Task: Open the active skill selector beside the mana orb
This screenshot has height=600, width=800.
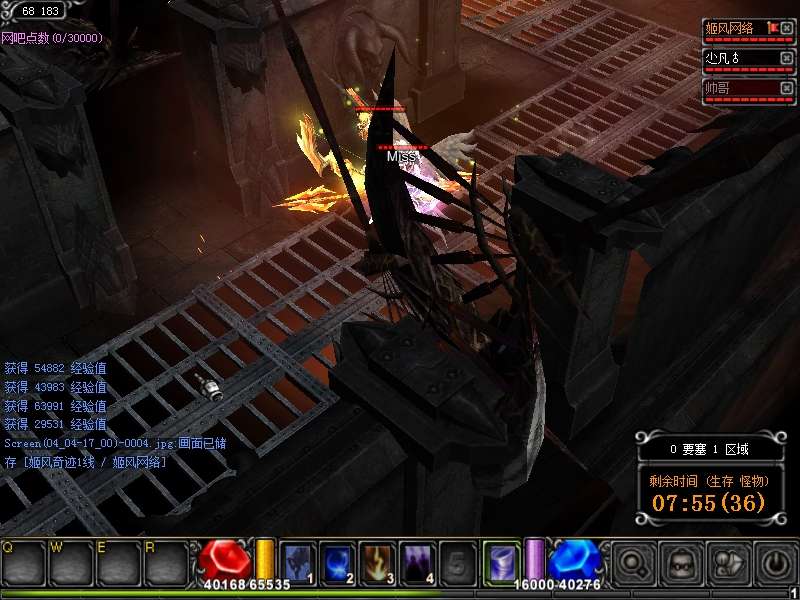Action: [501, 562]
